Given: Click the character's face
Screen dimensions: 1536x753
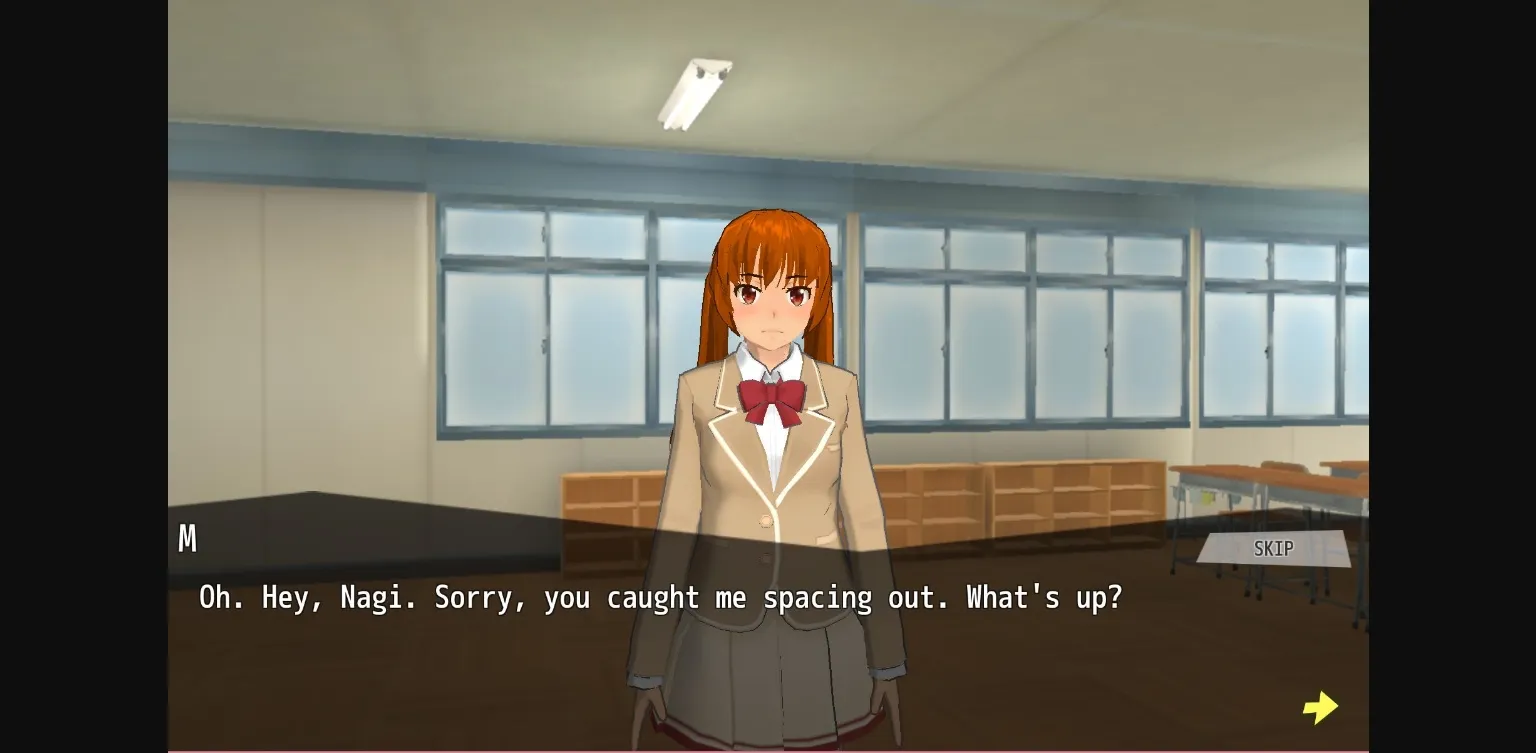Looking at the screenshot, I should click(x=775, y=300).
